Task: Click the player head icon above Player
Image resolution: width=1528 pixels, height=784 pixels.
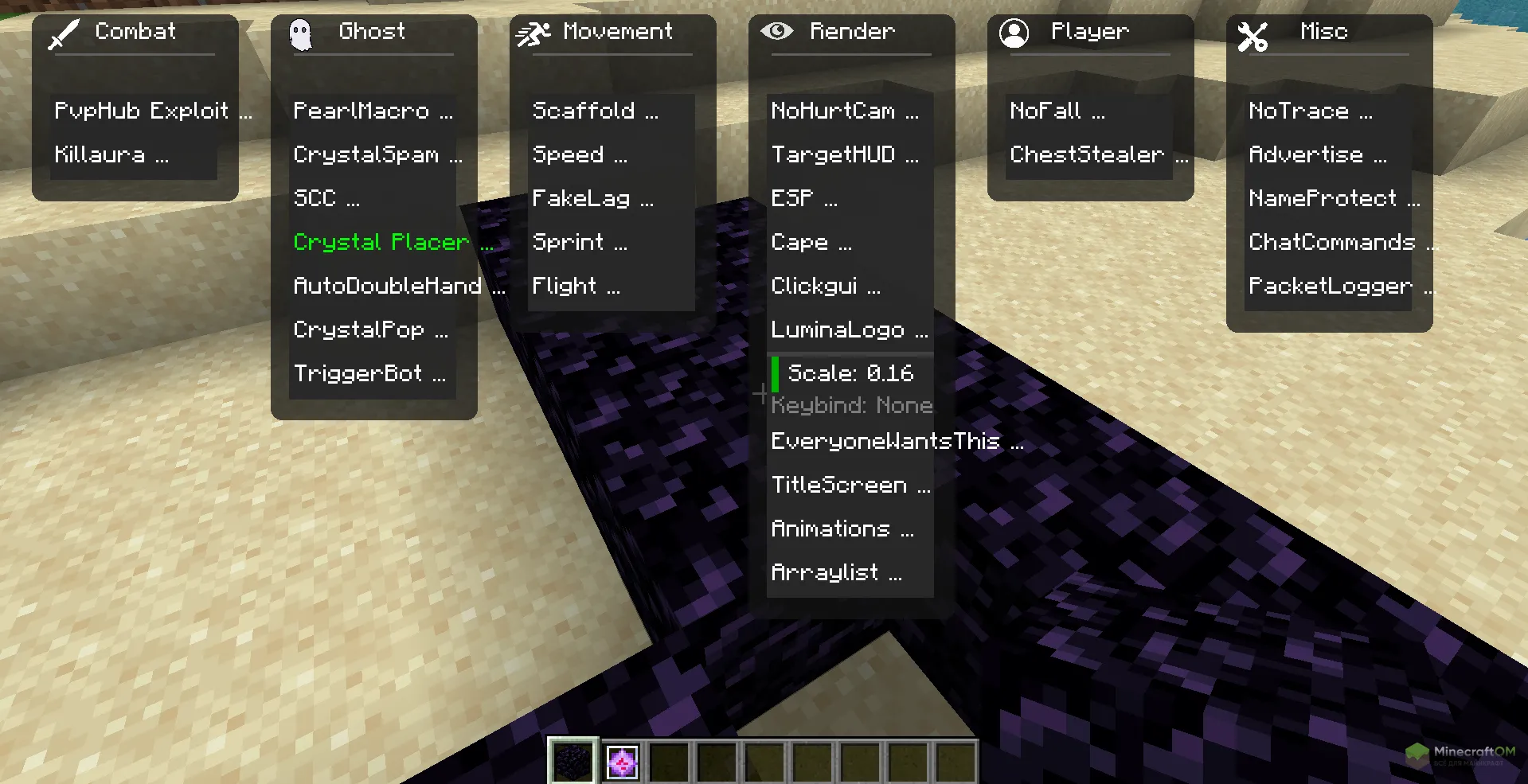Action: tap(1014, 32)
